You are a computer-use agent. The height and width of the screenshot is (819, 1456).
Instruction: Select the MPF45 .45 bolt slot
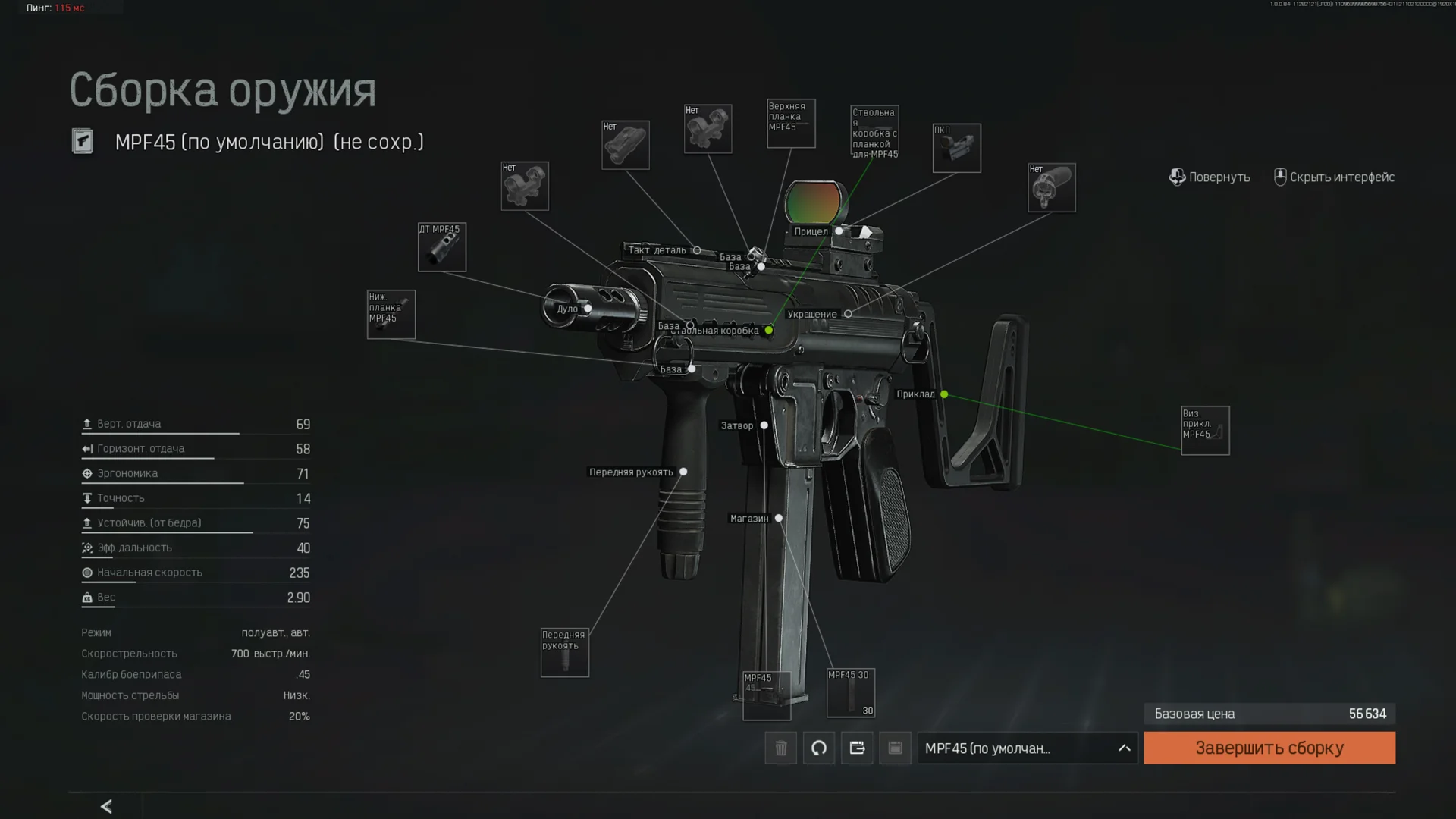pos(766,695)
